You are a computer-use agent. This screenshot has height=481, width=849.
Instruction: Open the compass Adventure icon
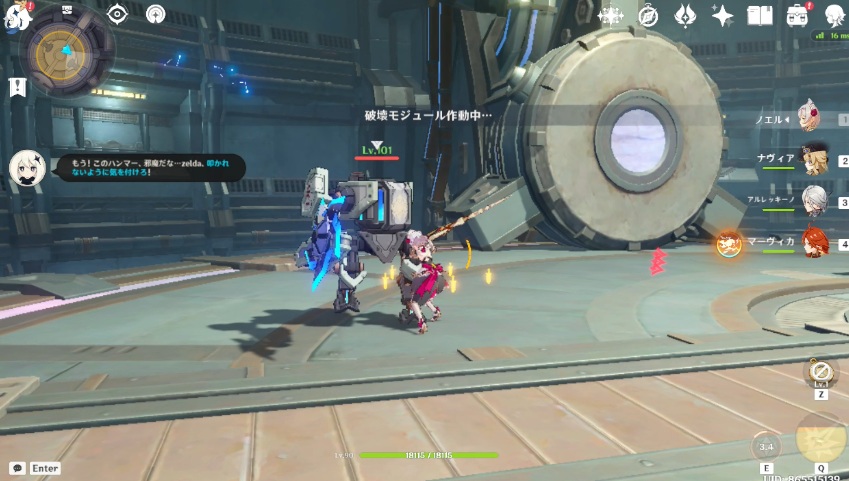648,15
